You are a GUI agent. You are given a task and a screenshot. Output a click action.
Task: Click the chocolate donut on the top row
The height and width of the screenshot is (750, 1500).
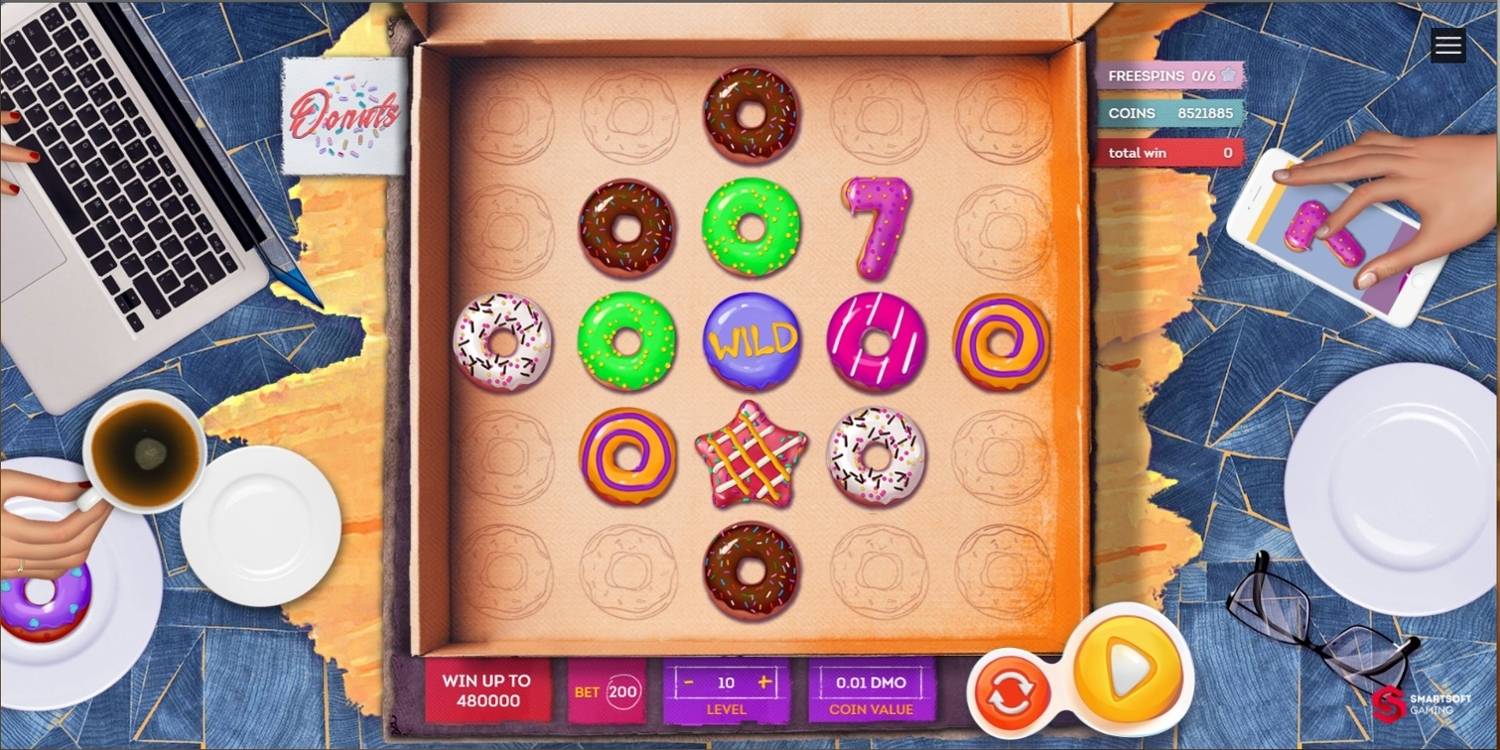coord(752,115)
